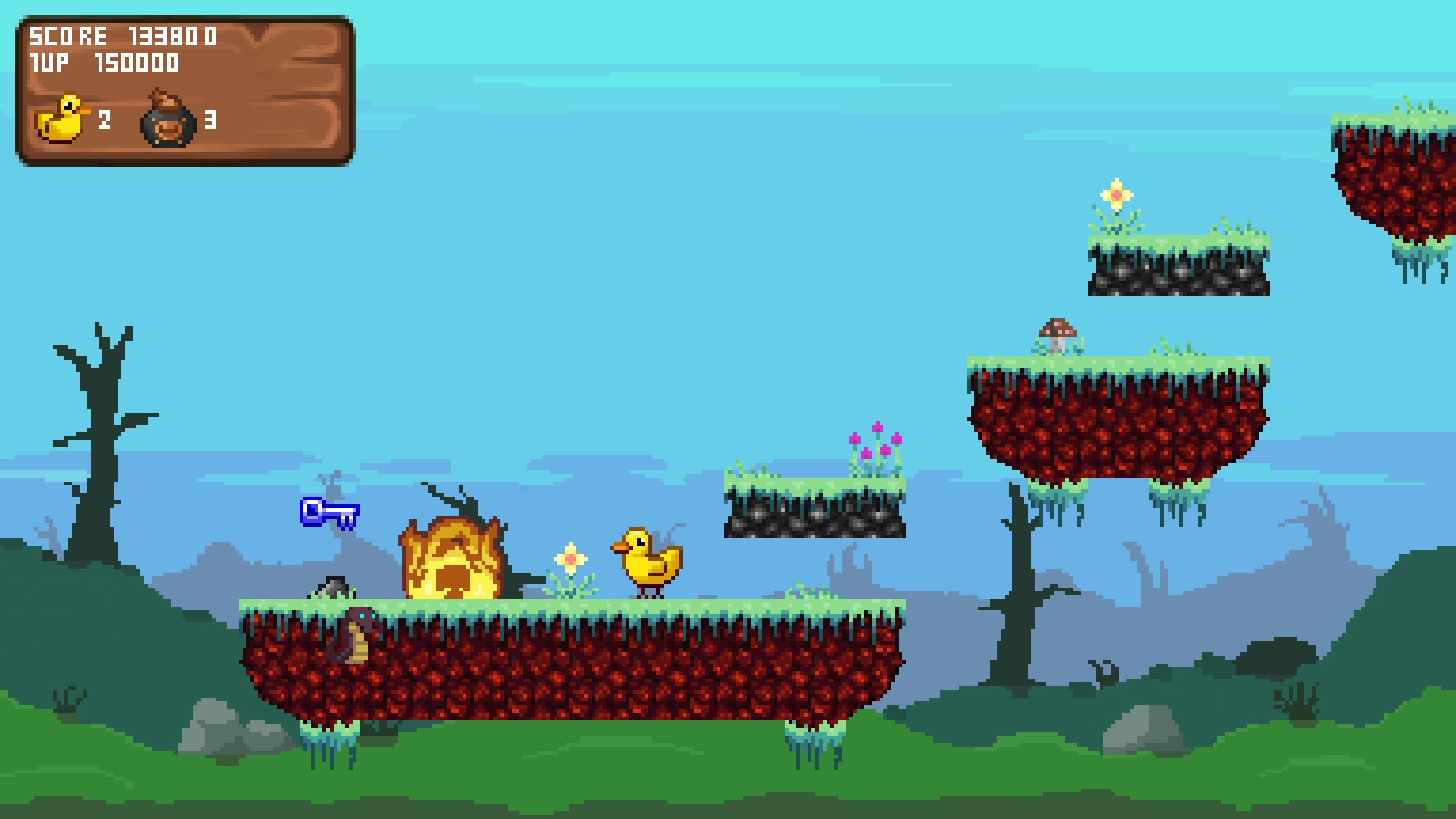Click the 1UP 150000 counter text
Viewport: 1456px width, 819px height.
click(106, 64)
